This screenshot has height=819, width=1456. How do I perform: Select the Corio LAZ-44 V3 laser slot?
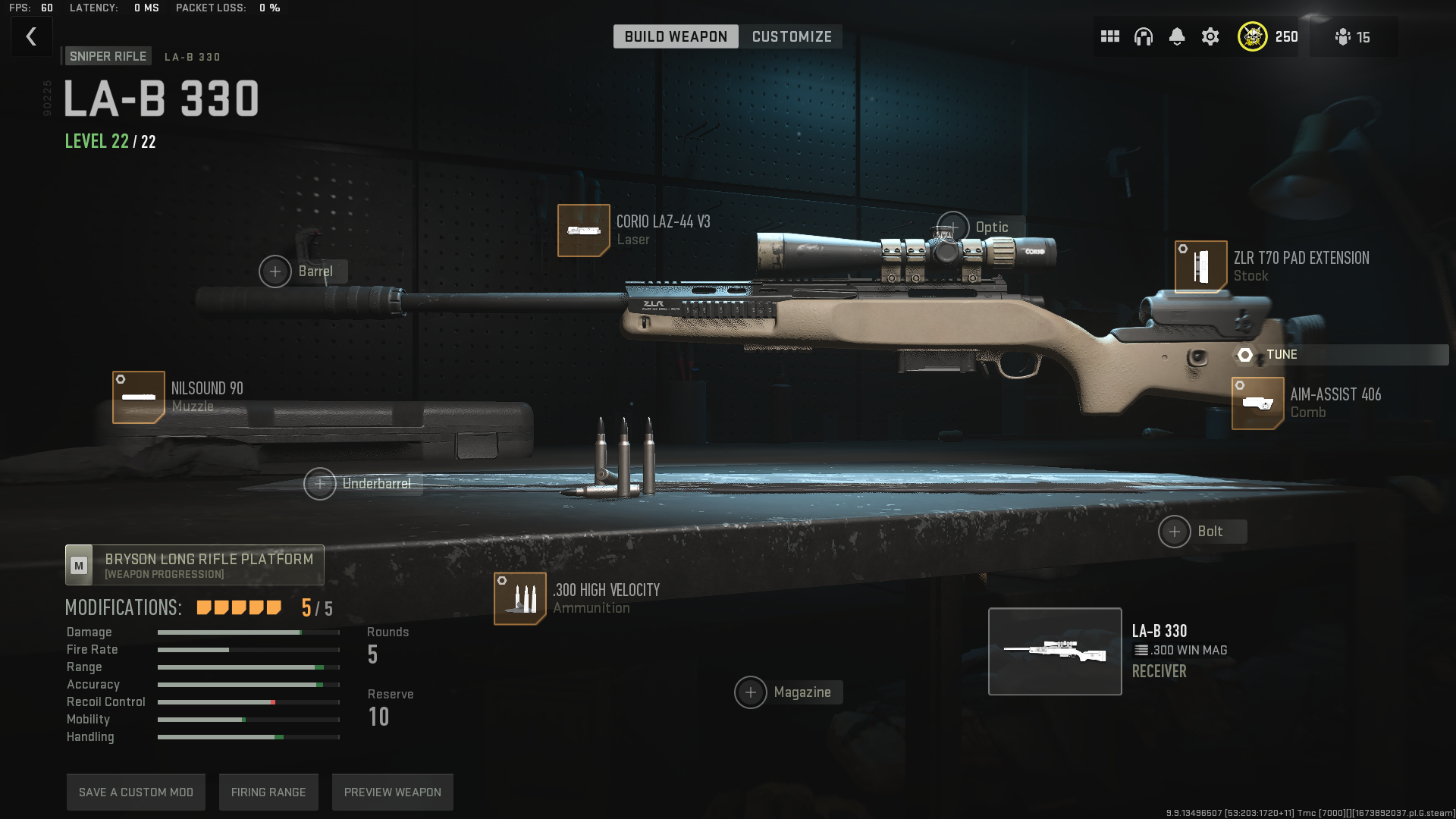click(583, 231)
